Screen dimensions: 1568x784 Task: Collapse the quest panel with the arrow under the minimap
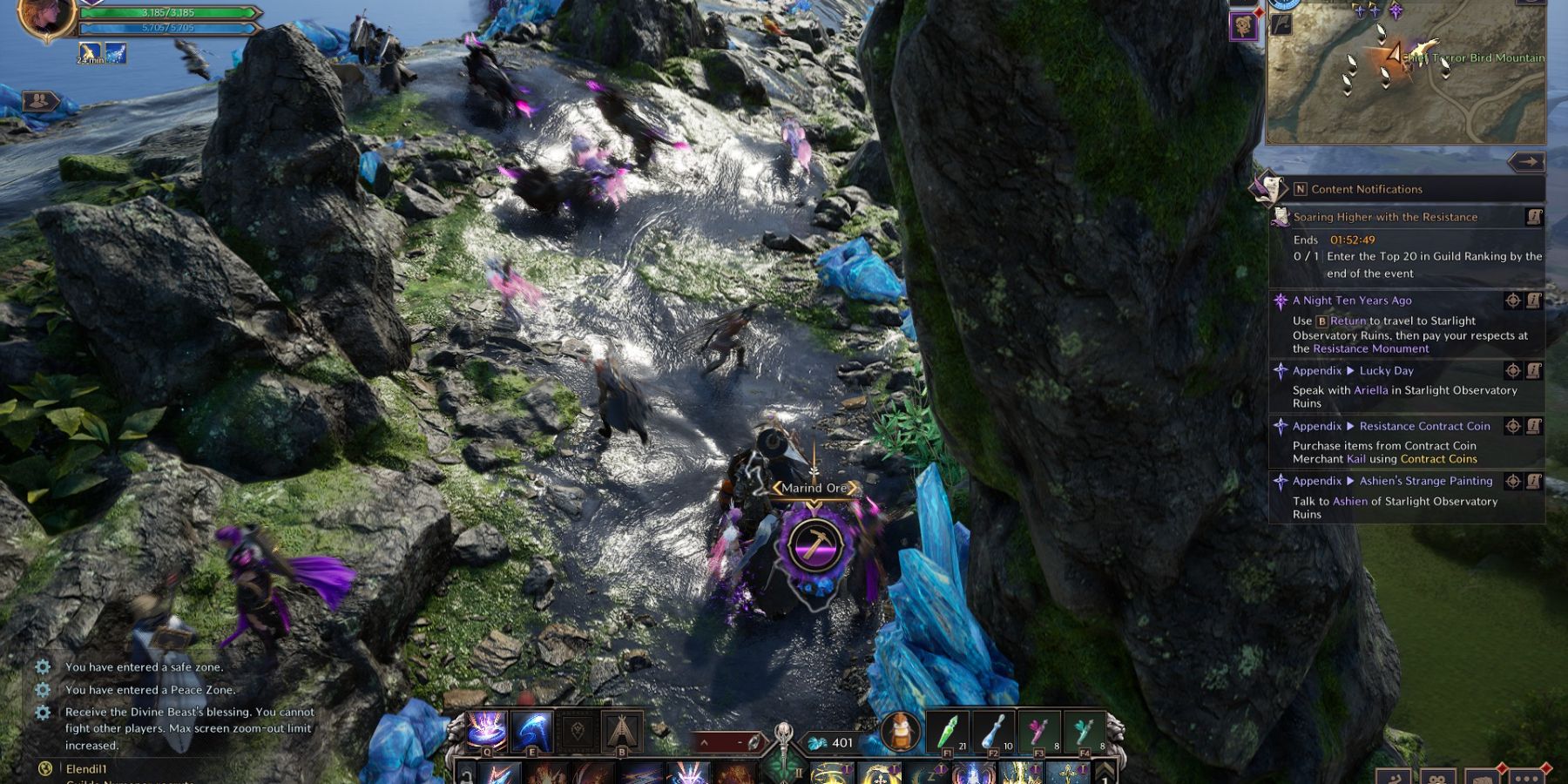[x=1528, y=160]
